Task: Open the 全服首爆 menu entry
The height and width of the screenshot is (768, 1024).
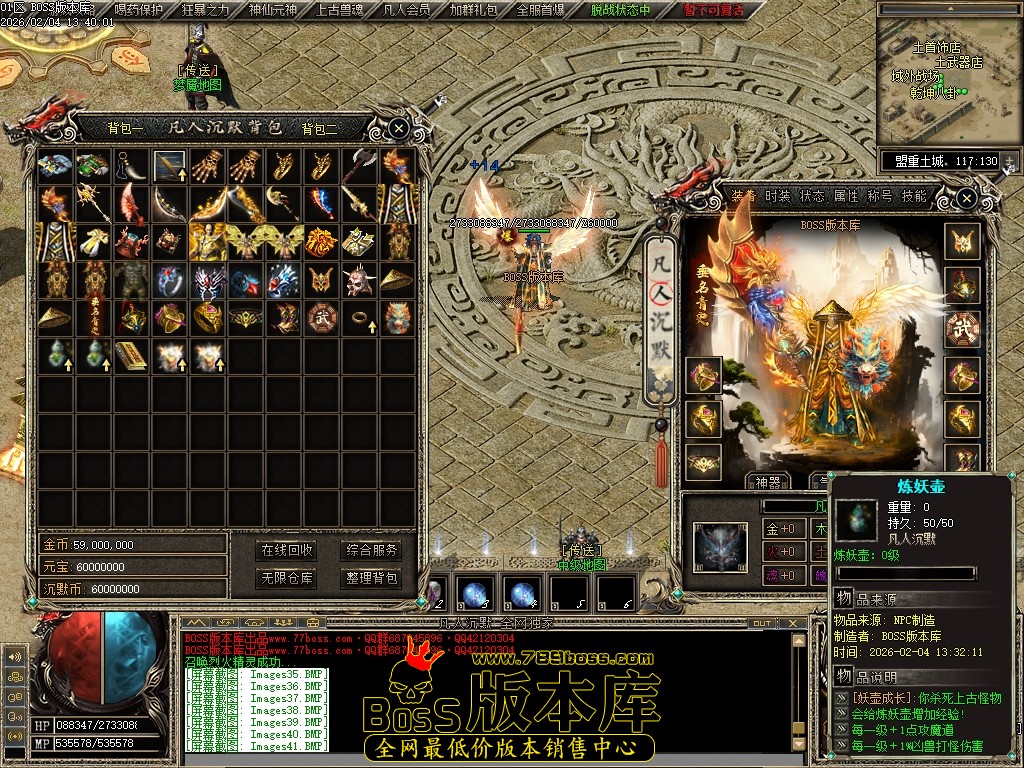Action: coord(540,10)
